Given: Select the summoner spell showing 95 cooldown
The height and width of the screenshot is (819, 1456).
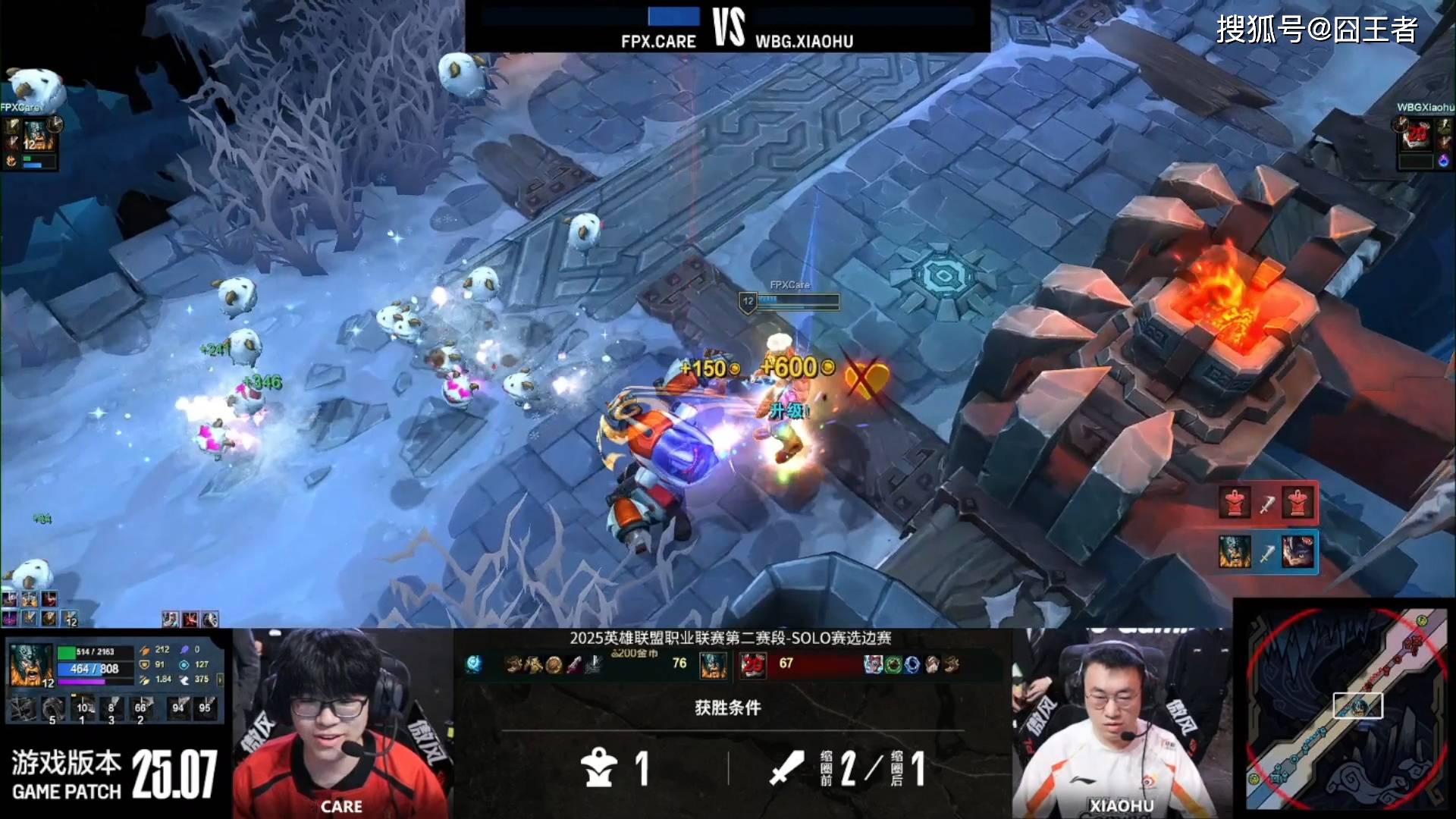Looking at the screenshot, I should tap(206, 709).
